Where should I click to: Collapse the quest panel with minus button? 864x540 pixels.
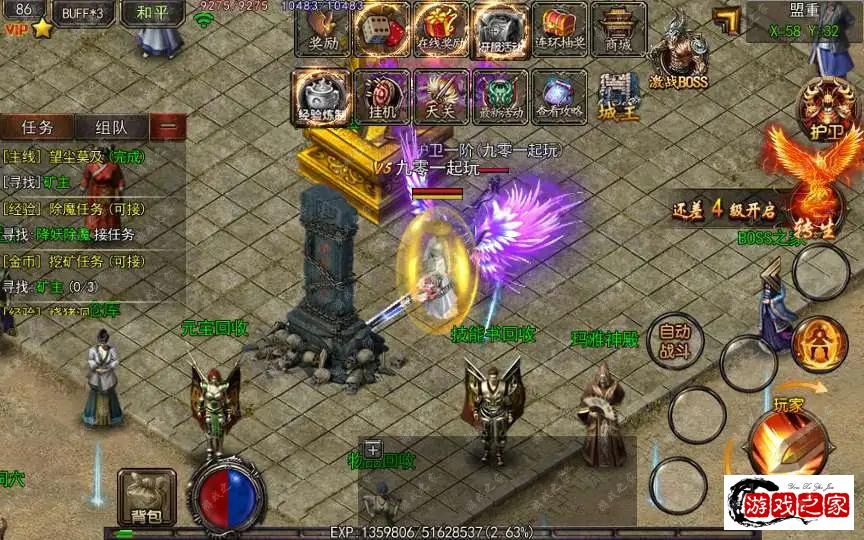tap(168, 127)
